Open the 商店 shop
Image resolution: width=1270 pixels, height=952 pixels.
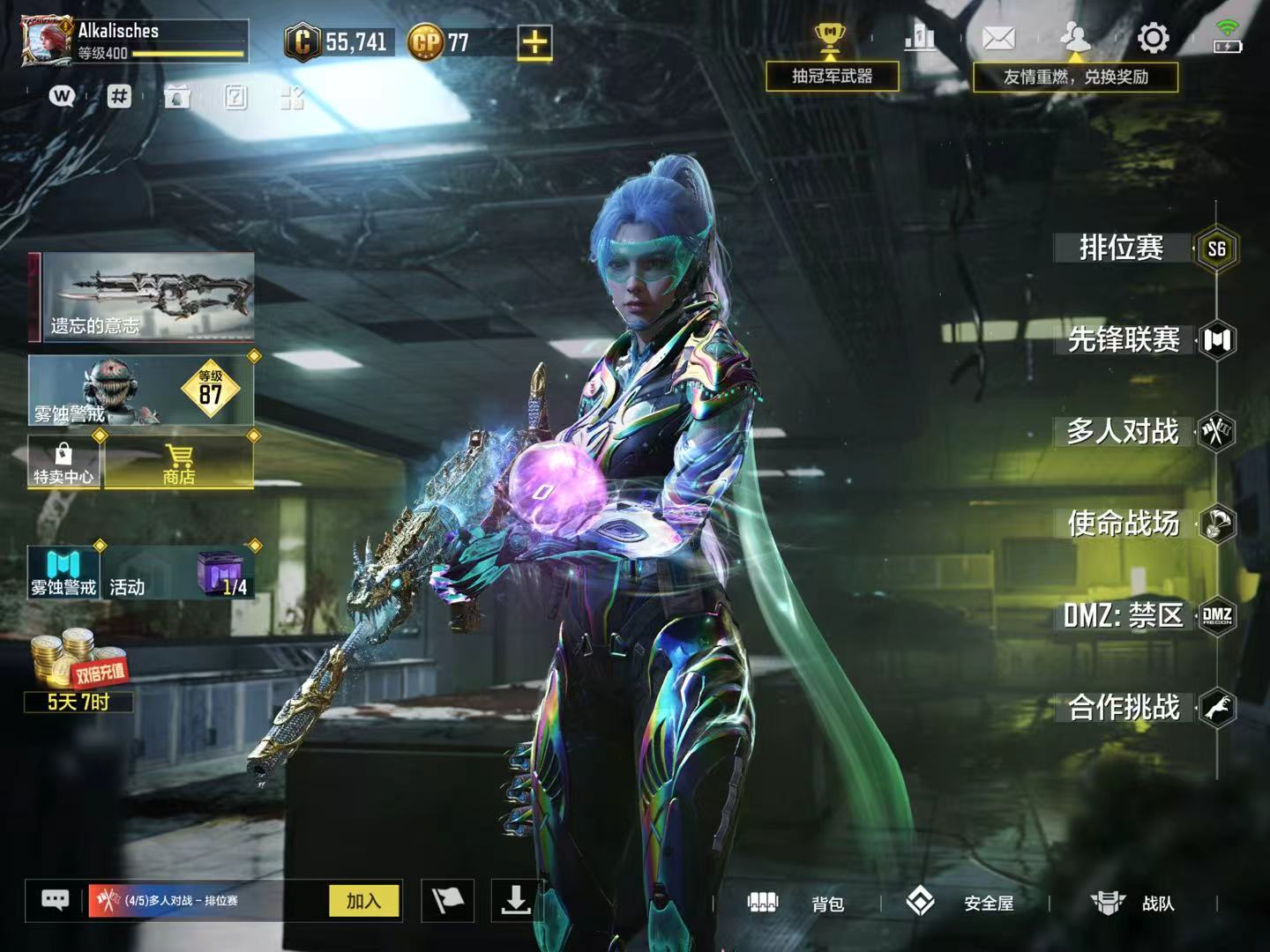[179, 464]
